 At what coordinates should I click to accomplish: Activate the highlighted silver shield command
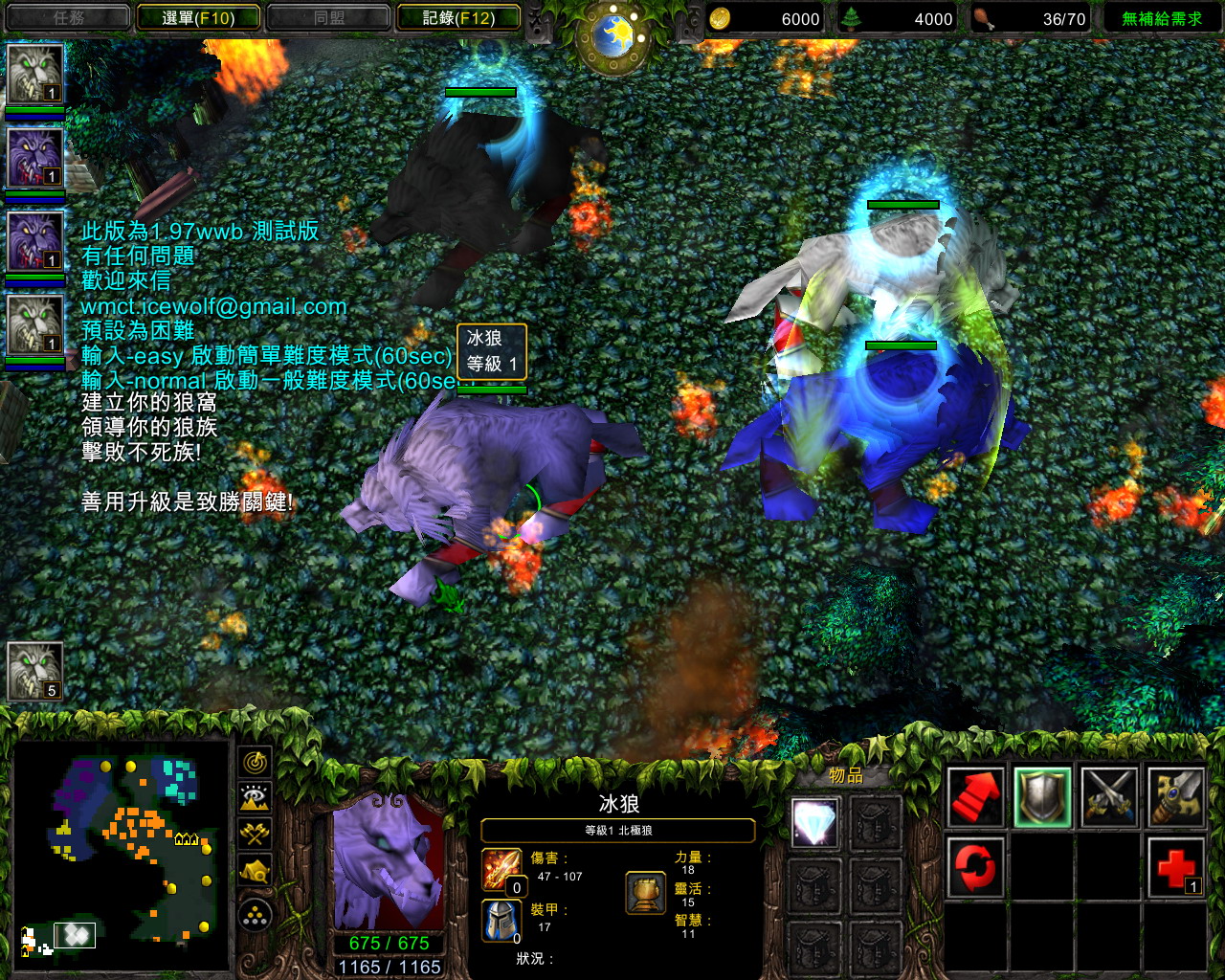tap(1042, 796)
